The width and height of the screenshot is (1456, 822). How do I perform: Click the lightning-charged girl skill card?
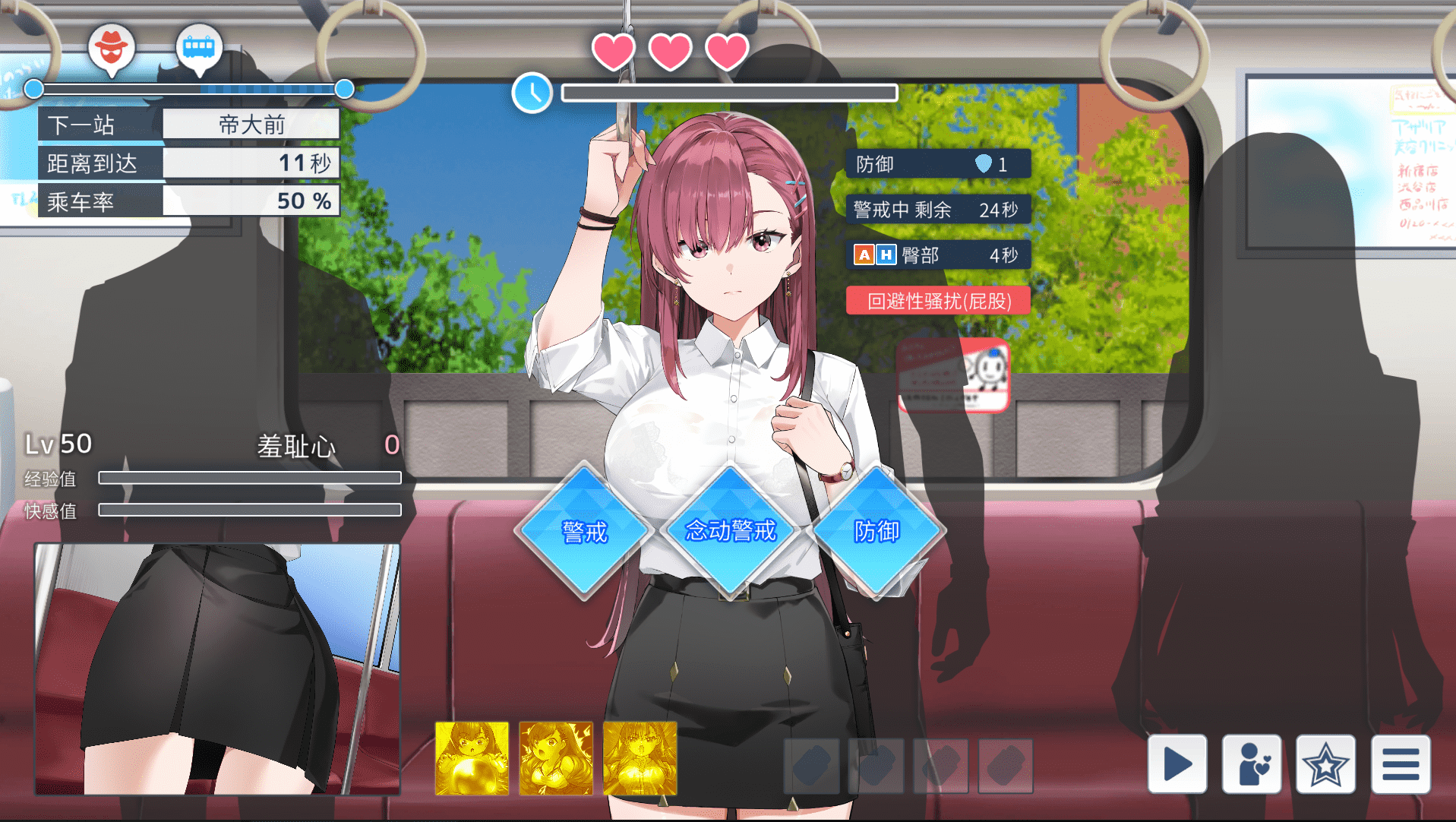(556, 757)
